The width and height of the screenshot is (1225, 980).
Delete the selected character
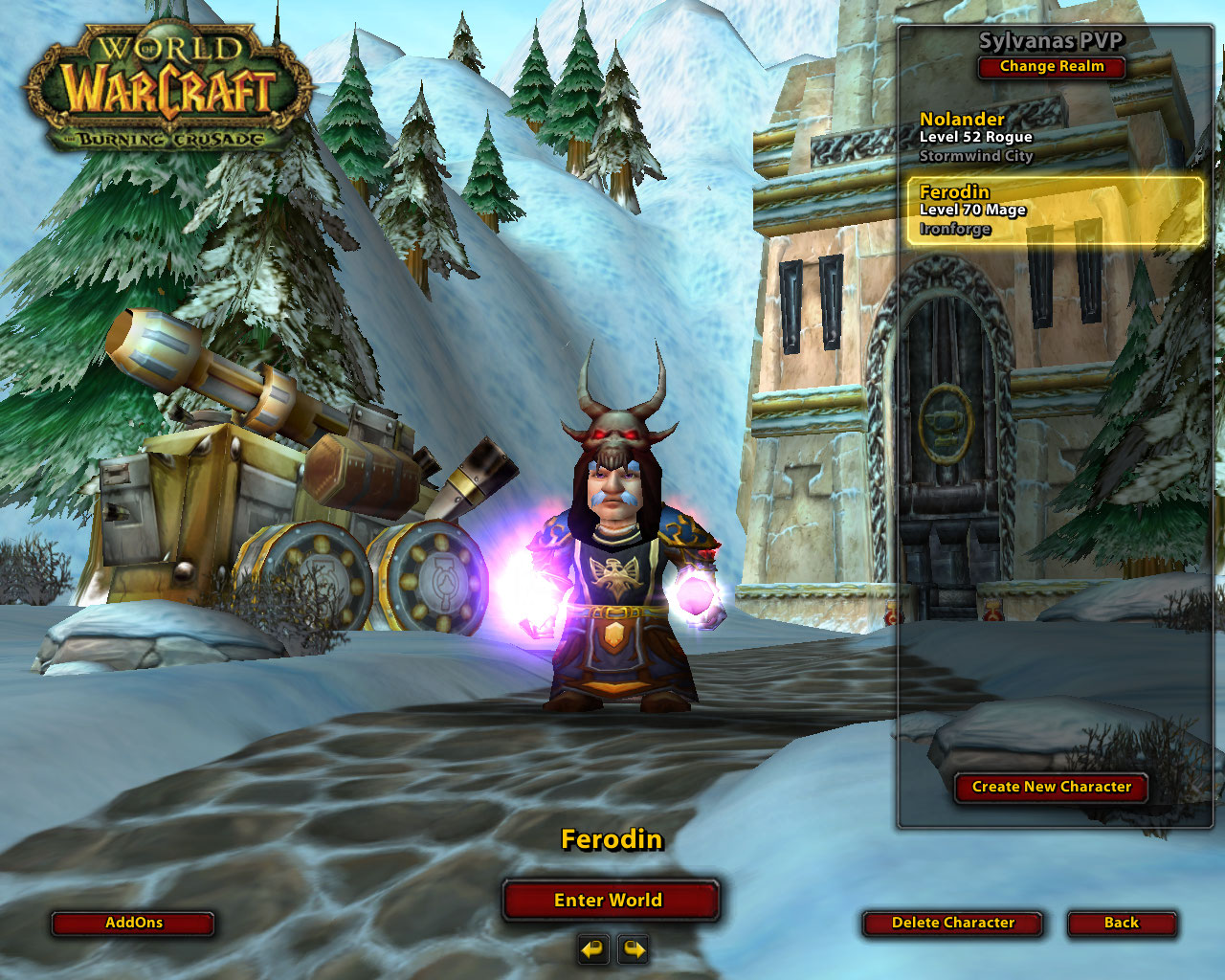point(952,923)
